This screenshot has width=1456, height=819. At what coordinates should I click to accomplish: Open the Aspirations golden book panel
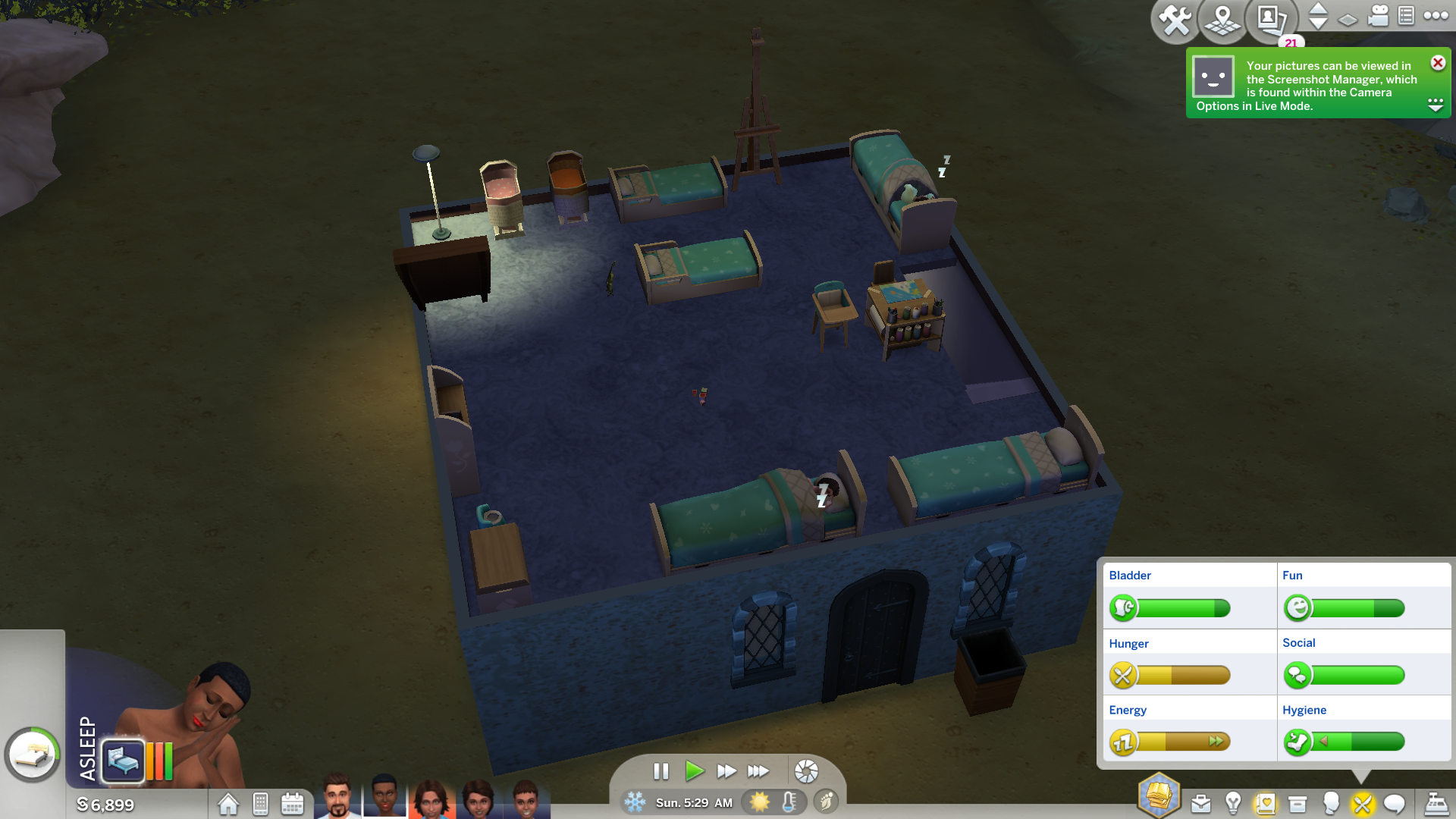1159,795
